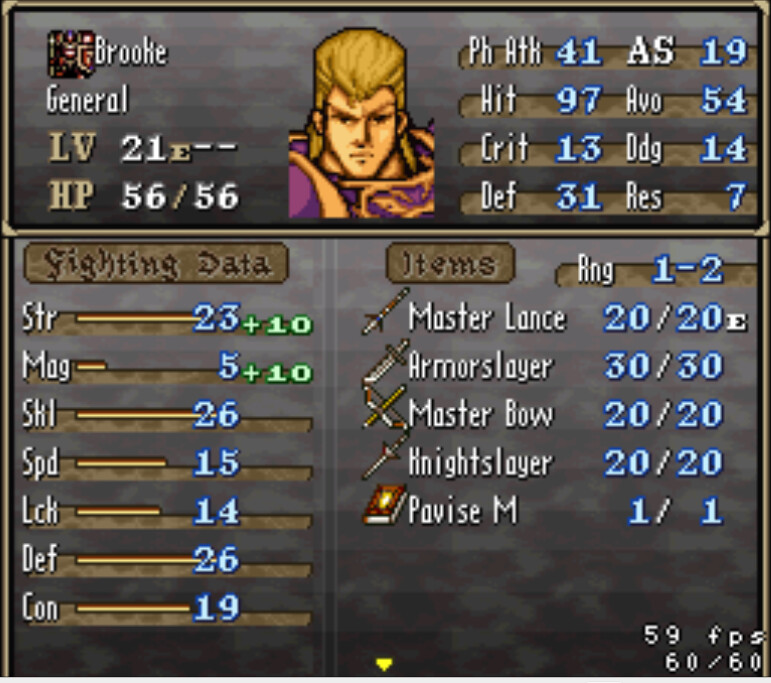Pick the Knightslayer item row
This screenshot has width=771, height=683.
(x=480, y=463)
